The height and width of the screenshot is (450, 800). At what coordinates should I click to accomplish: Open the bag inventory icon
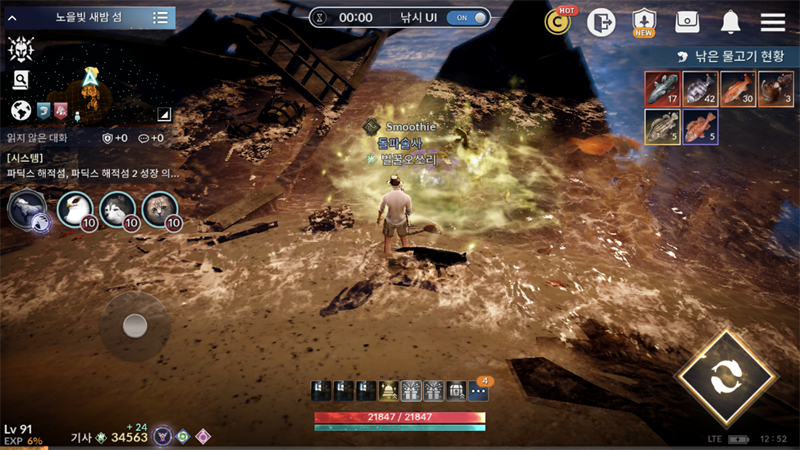pyautogui.click(x=686, y=22)
